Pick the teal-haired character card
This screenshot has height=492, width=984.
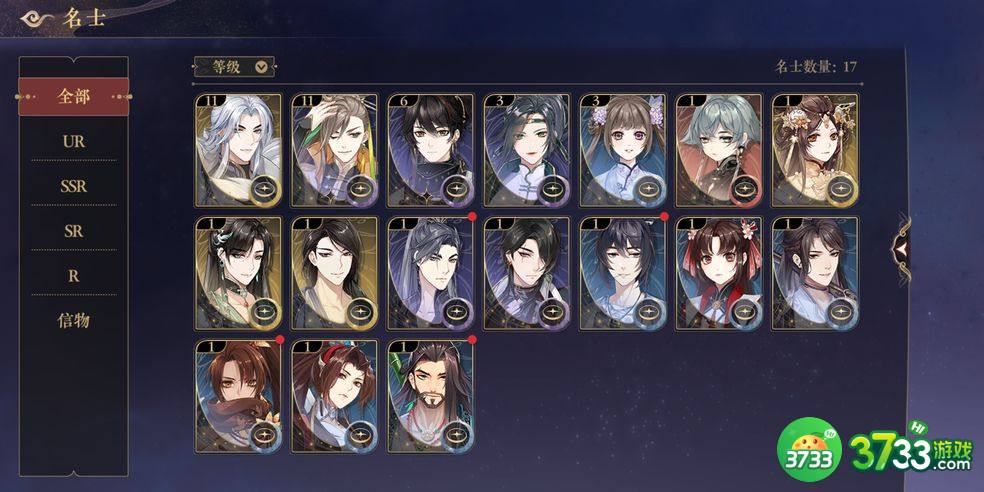(x=718, y=150)
